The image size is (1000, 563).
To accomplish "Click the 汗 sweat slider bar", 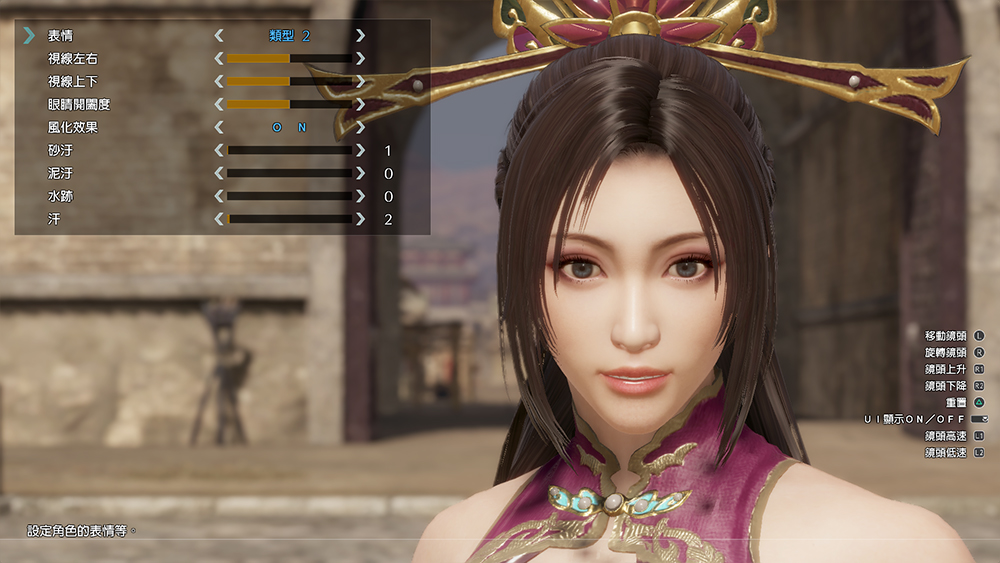I will [x=289, y=219].
